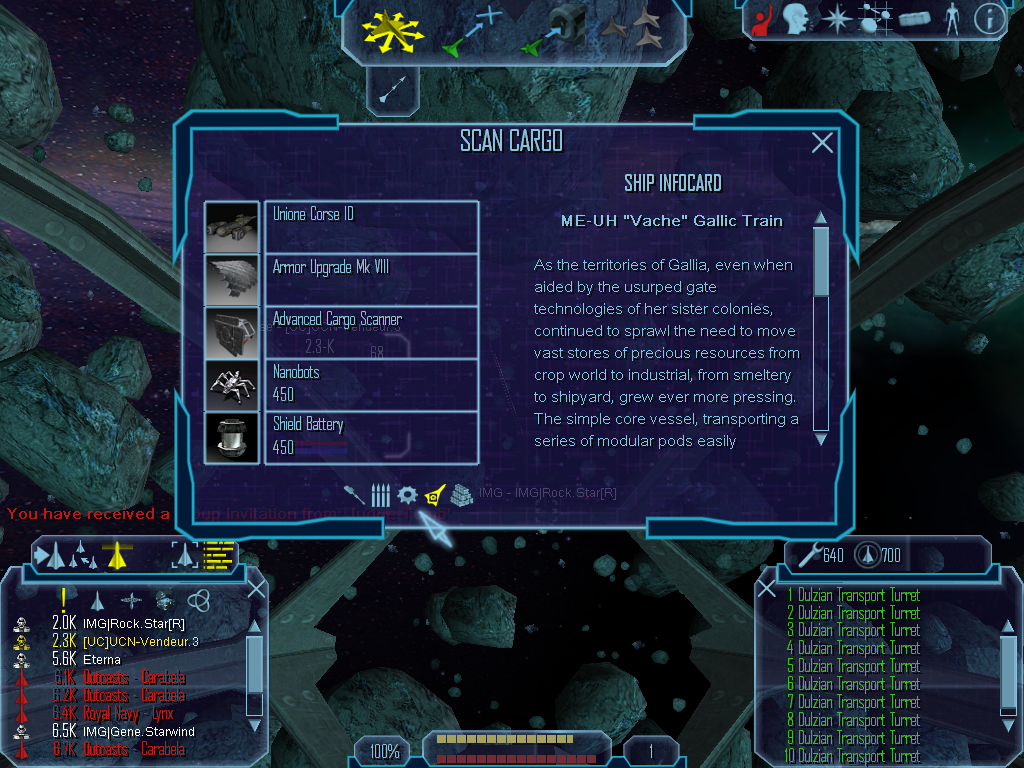
Task: Show commodities with the stacked crates icon
Action: tap(460, 494)
